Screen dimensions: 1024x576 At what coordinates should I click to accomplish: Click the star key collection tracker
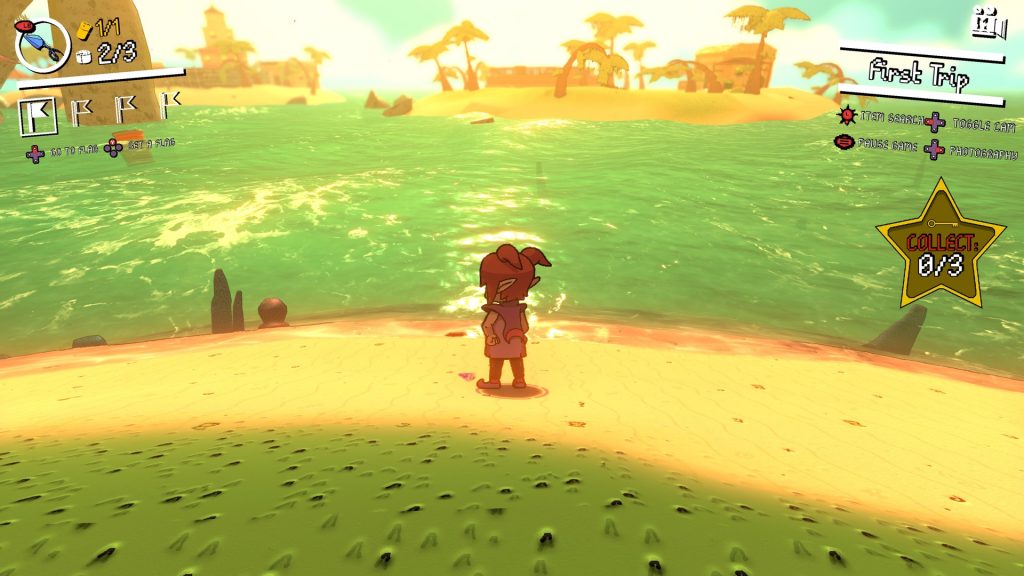(x=927, y=246)
